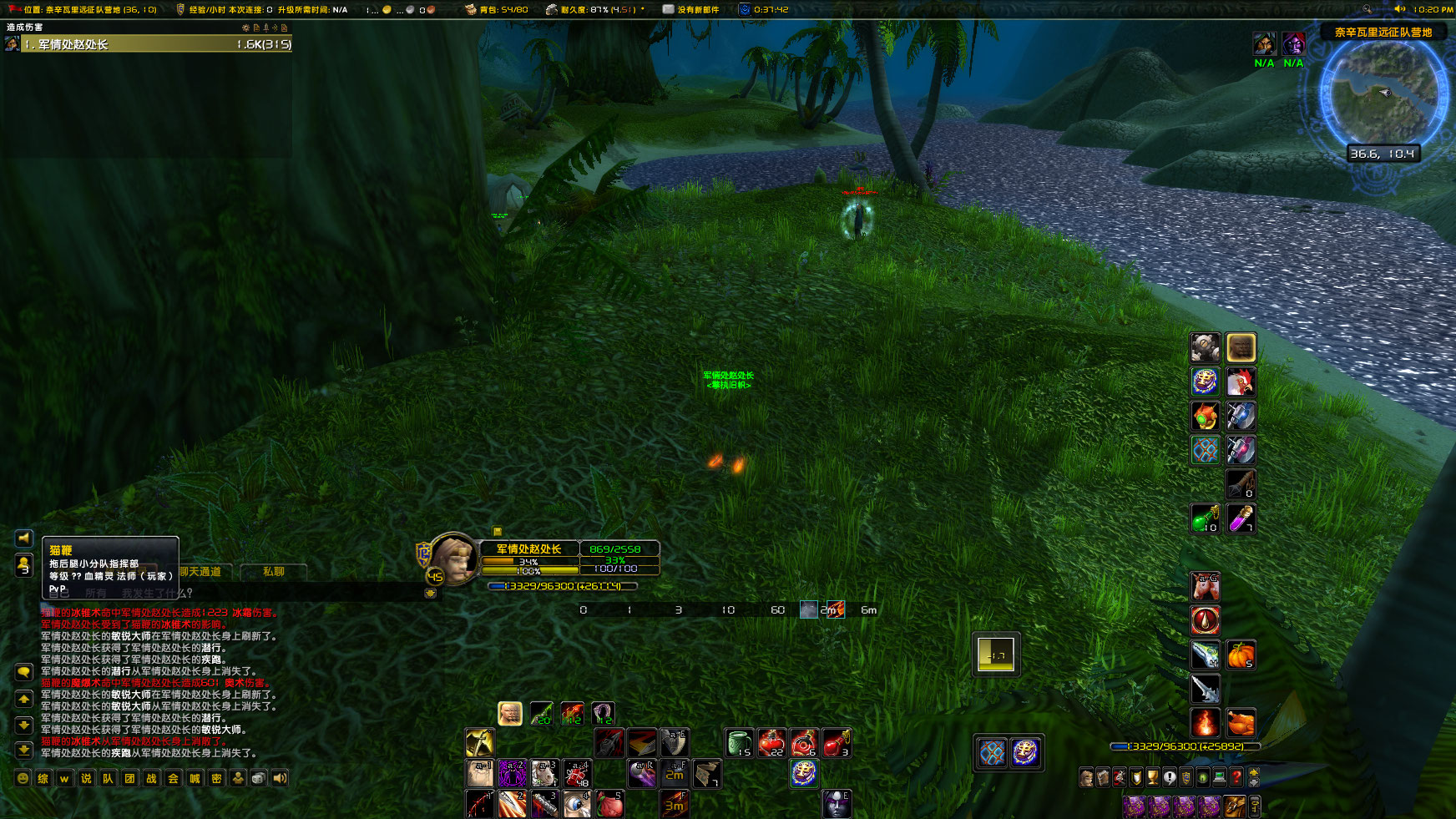Click the red question mark help icon

tap(1236, 776)
